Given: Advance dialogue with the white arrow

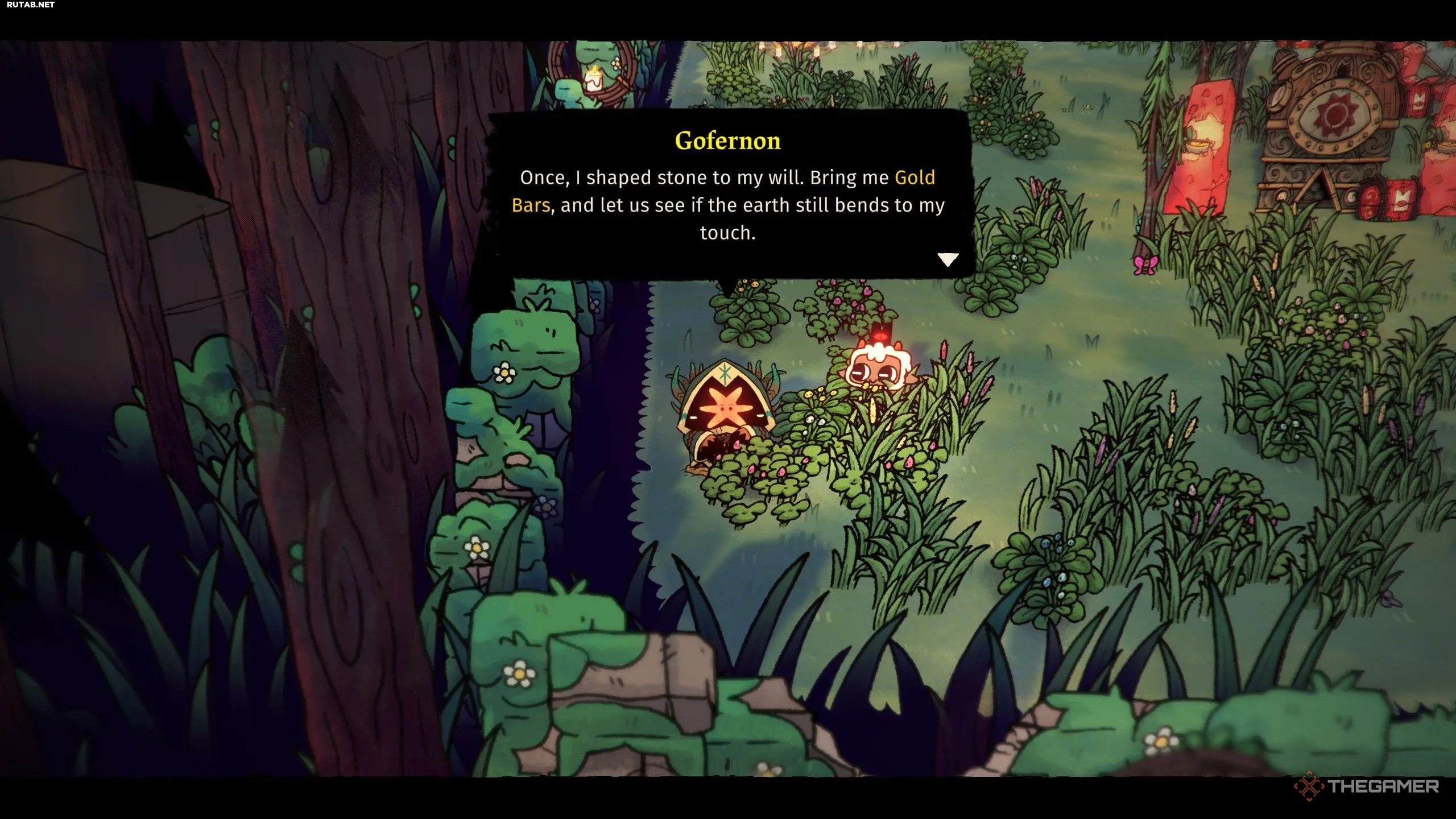Looking at the screenshot, I should pyautogui.click(x=948, y=260).
